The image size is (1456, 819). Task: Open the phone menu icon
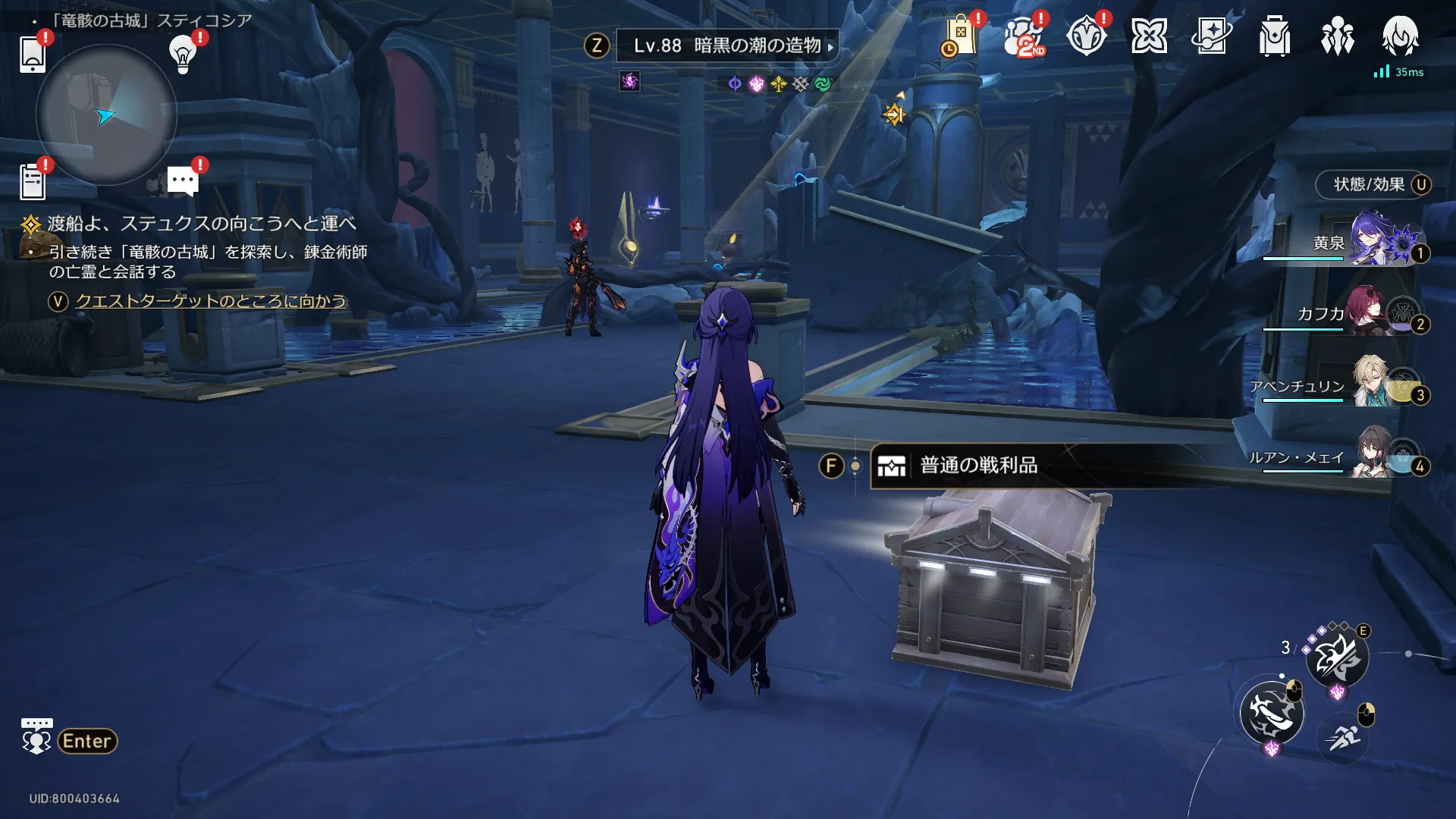[33, 54]
